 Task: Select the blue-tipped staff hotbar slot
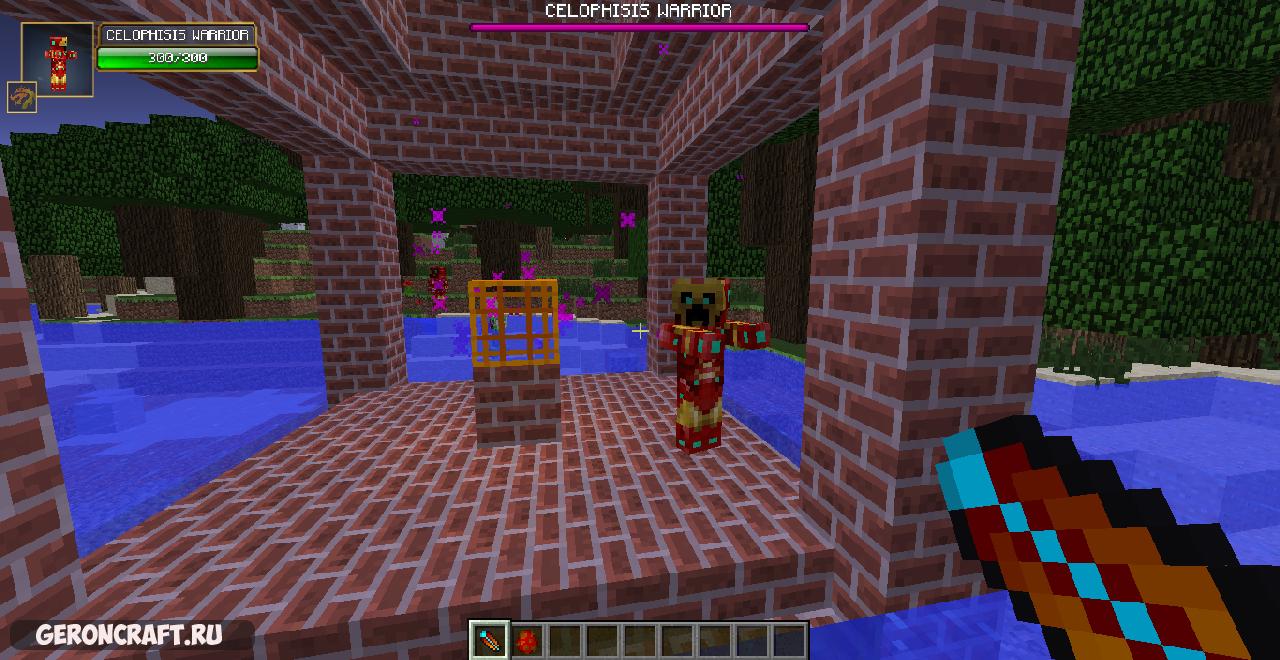click(491, 640)
